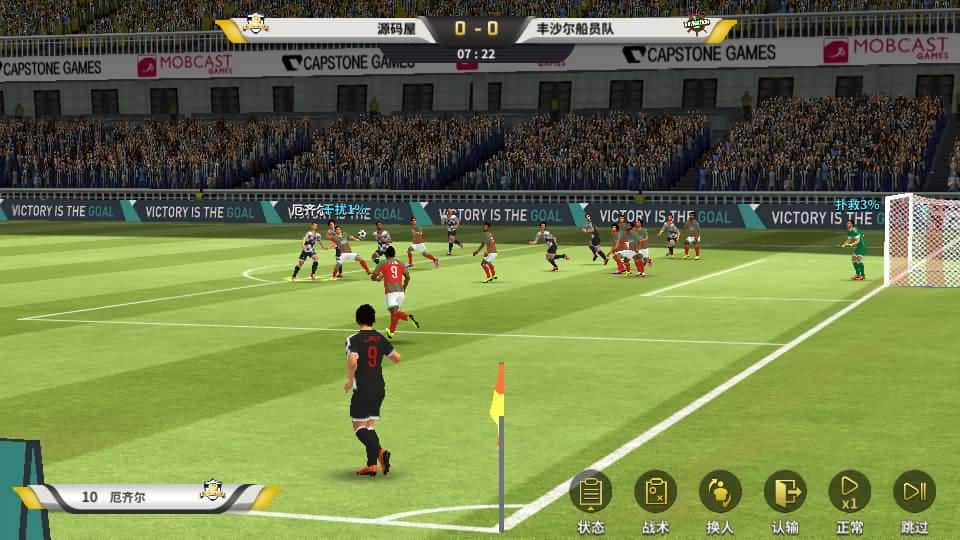The height and width of the screenshot is (540, 960).
Task: Open the 战术 tactics board
Action: point(655,492)
